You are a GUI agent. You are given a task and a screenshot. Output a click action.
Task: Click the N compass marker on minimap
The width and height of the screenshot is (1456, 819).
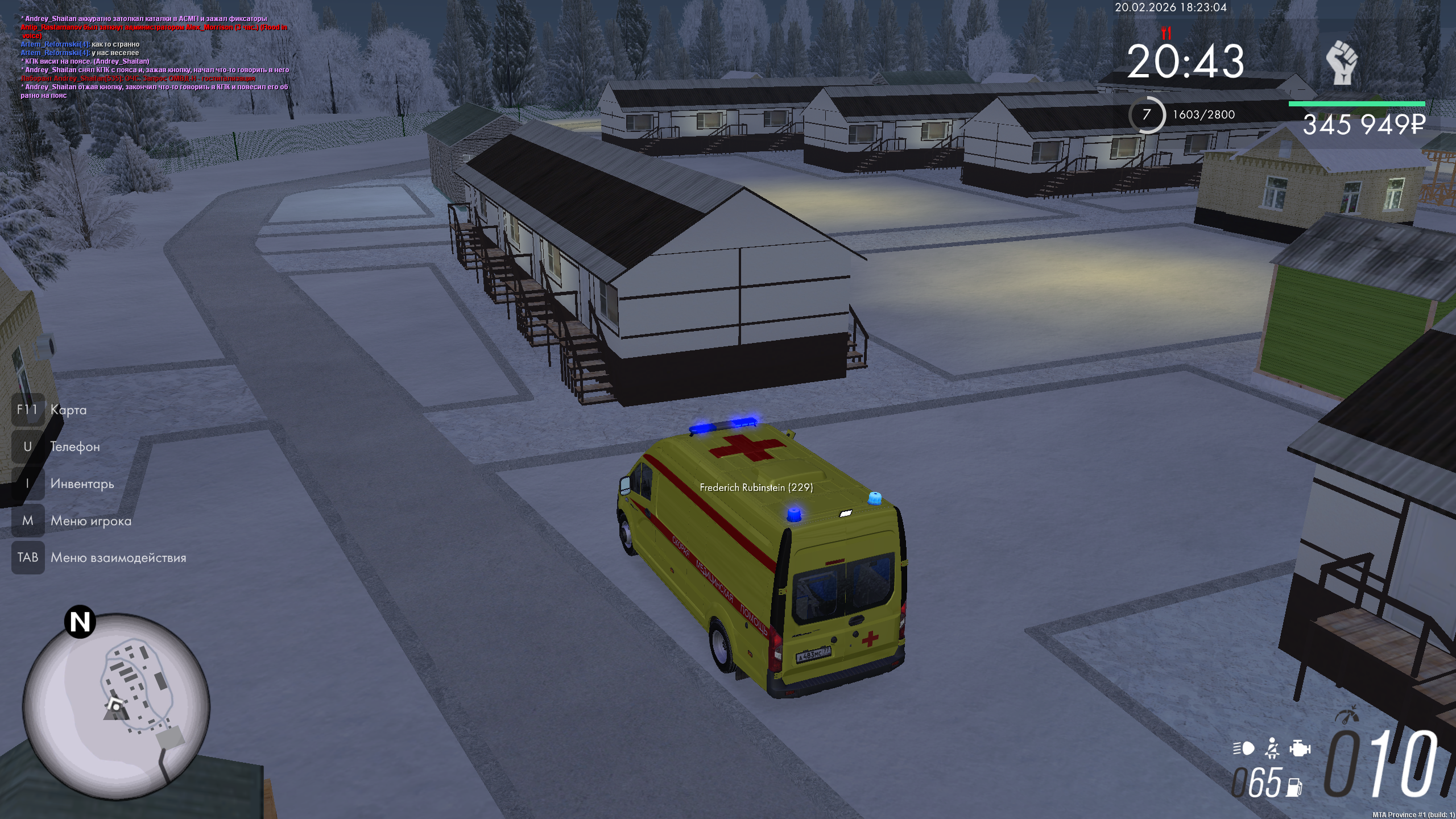coord(80,622)
